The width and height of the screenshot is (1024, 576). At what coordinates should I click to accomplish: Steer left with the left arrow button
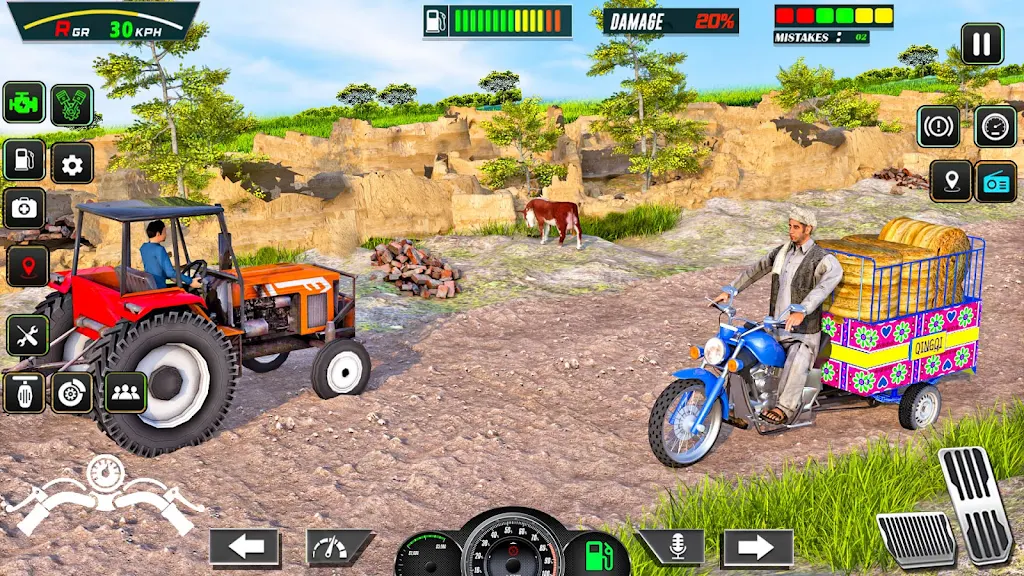click(x=245, y=547)
